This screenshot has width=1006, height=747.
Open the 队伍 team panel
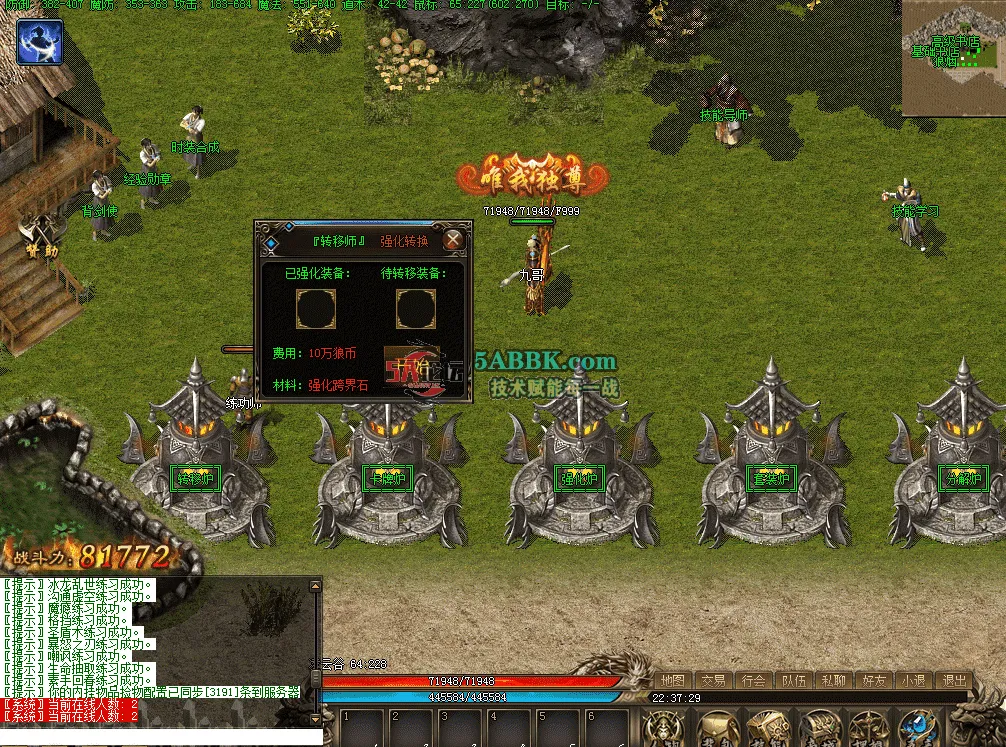click(x=793, y=681)
